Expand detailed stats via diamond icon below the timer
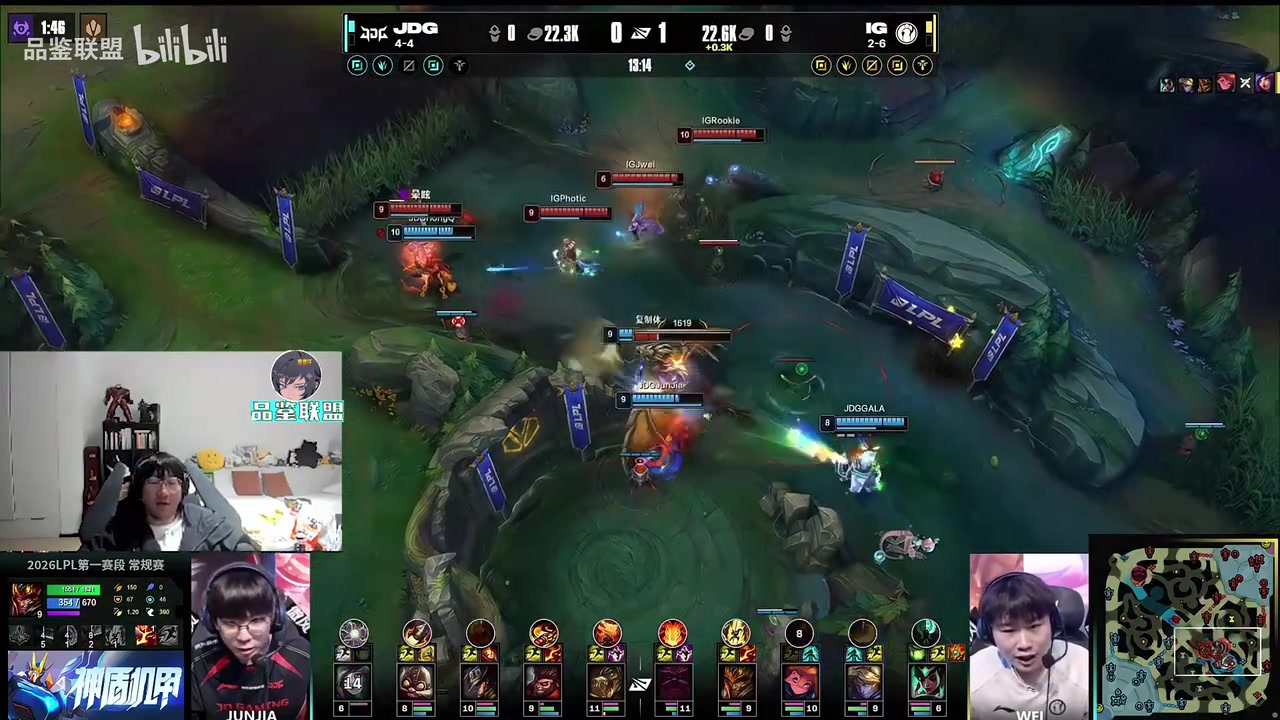Screen dimensions: 1280x720 click(690, 65)
